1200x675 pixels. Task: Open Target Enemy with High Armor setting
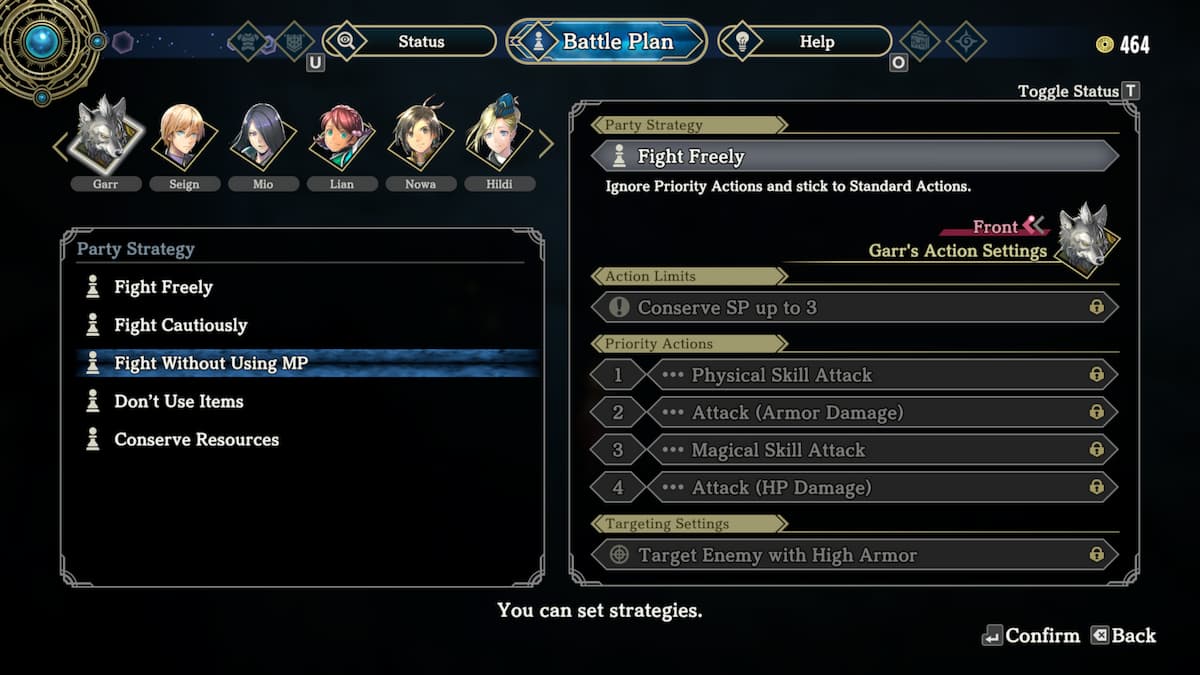(854, 555)
